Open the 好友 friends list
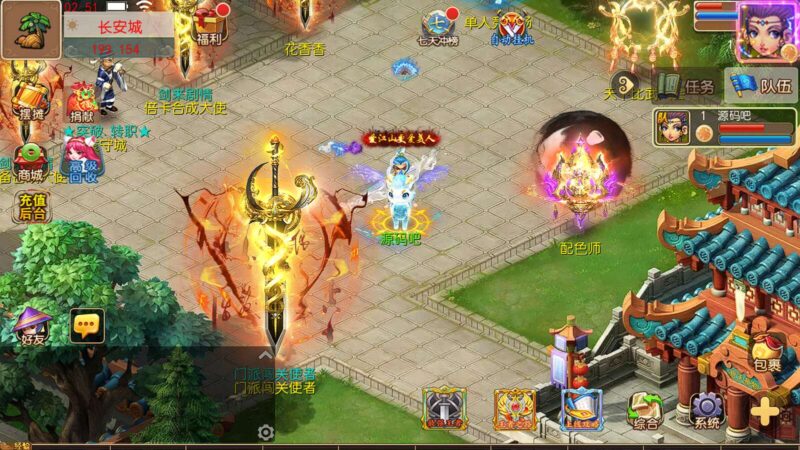Image resolution: width=800 pixels, height=450 pixels. pyautogui.click(x=30, y=327)
